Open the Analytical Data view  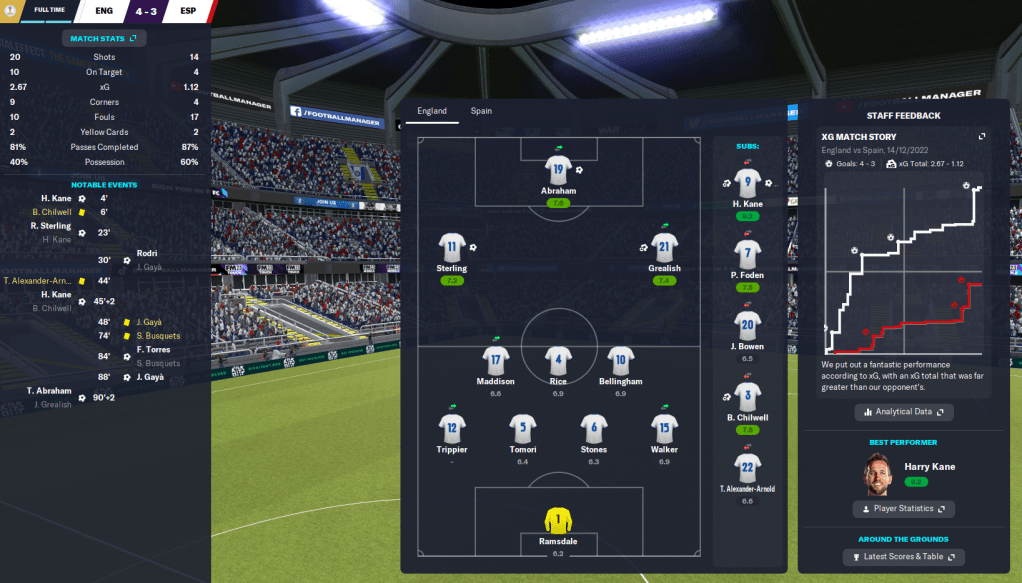pyautogui.click(x=903, y=412)
